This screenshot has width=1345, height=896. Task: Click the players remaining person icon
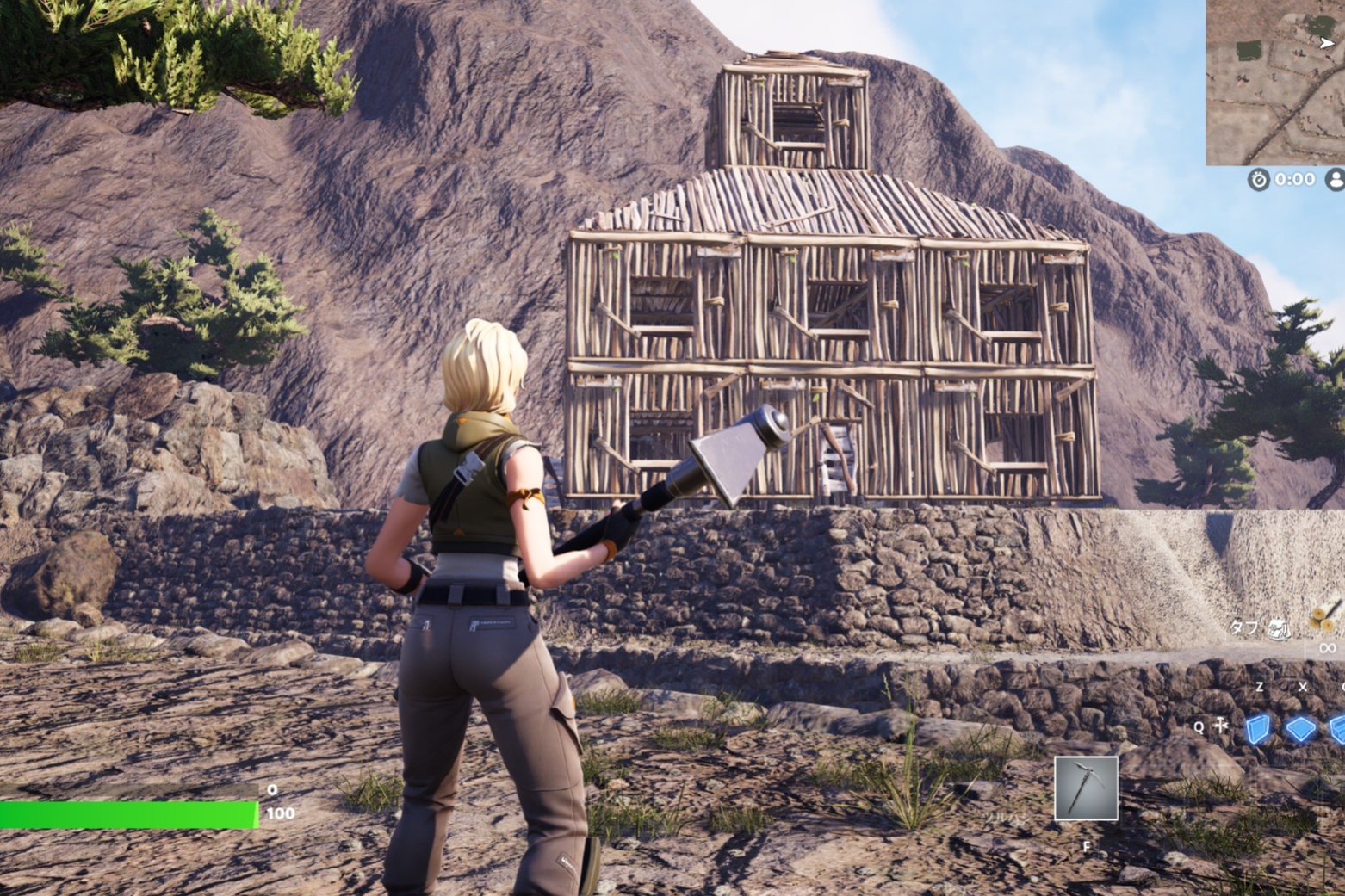1336,179
